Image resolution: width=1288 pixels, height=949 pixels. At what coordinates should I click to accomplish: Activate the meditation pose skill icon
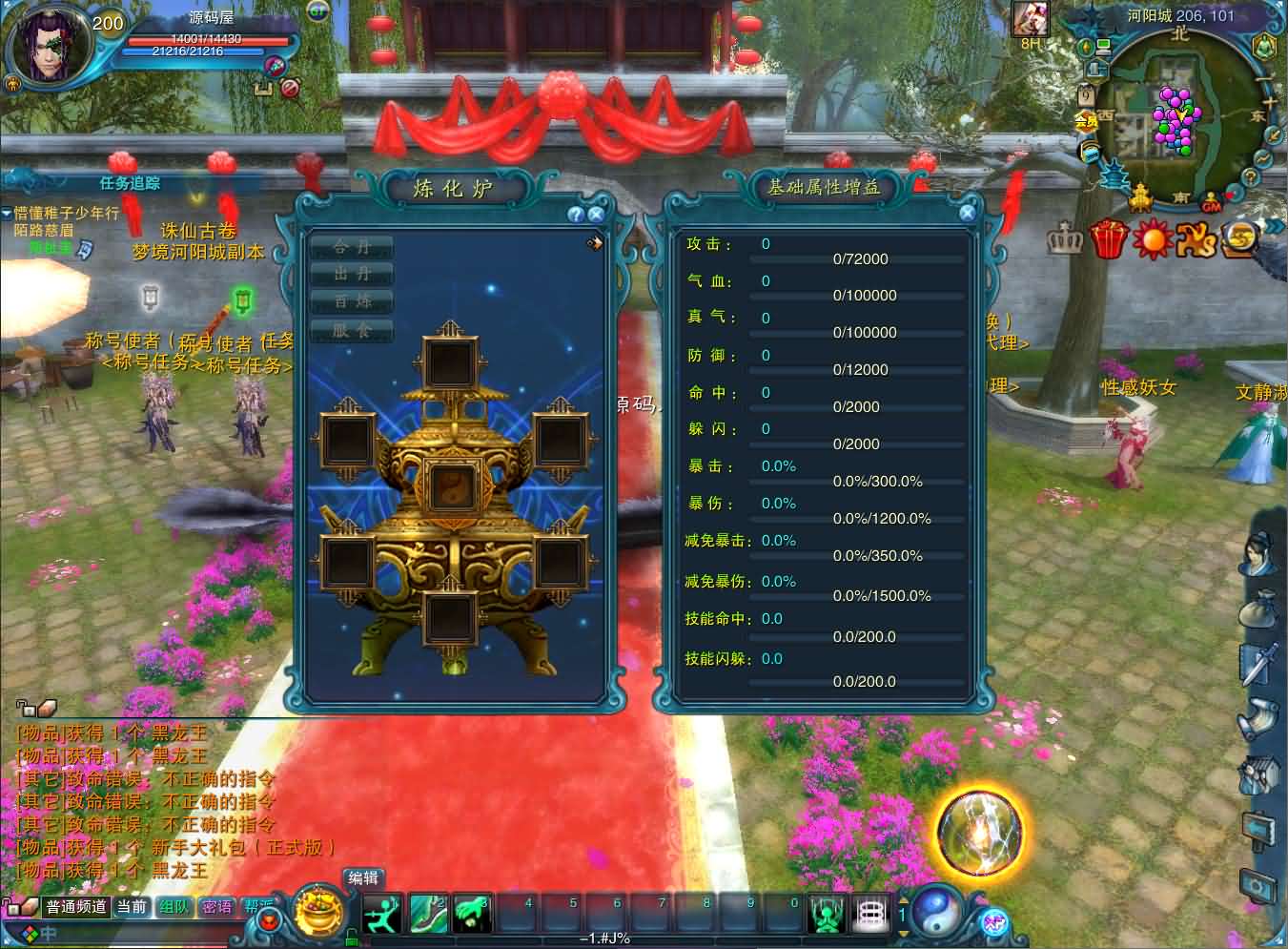826,915
